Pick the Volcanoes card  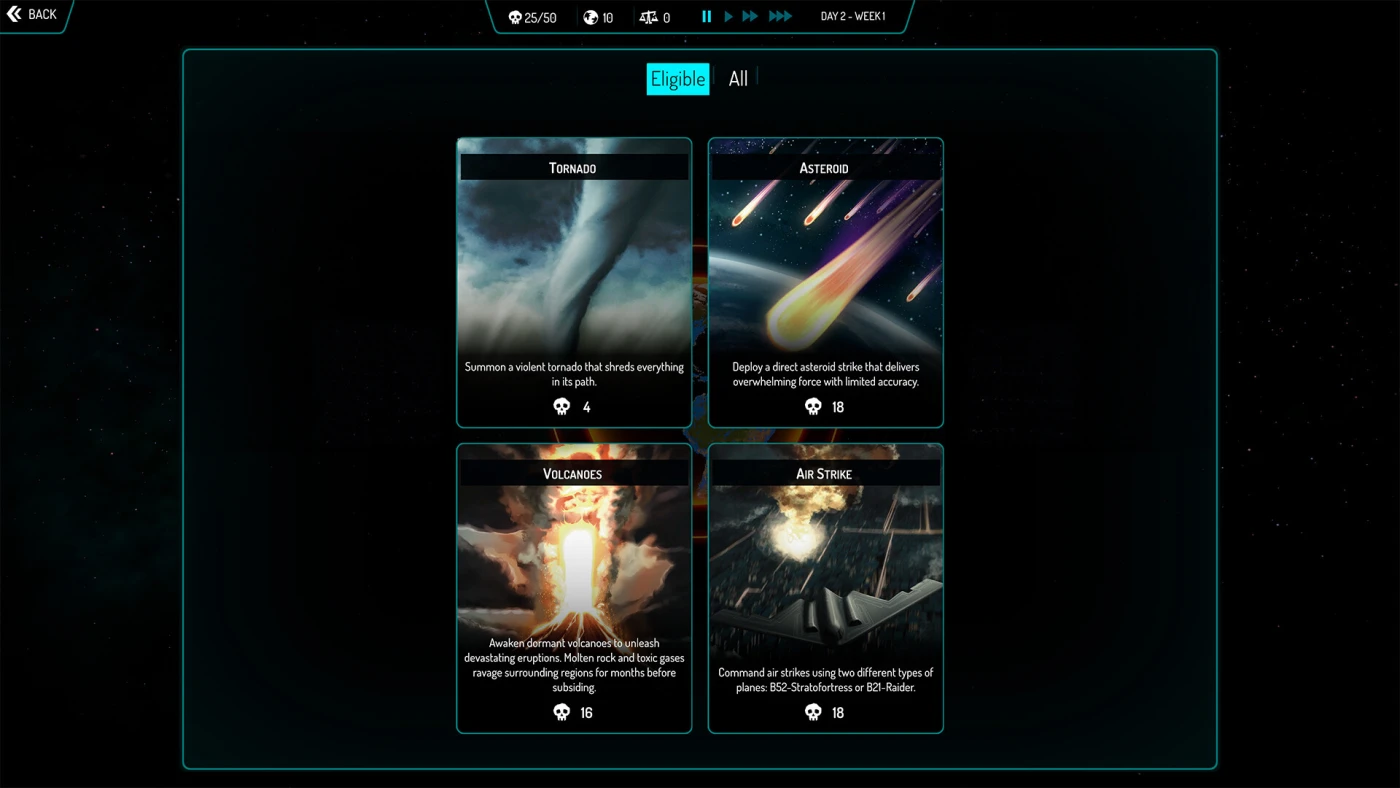574,588
